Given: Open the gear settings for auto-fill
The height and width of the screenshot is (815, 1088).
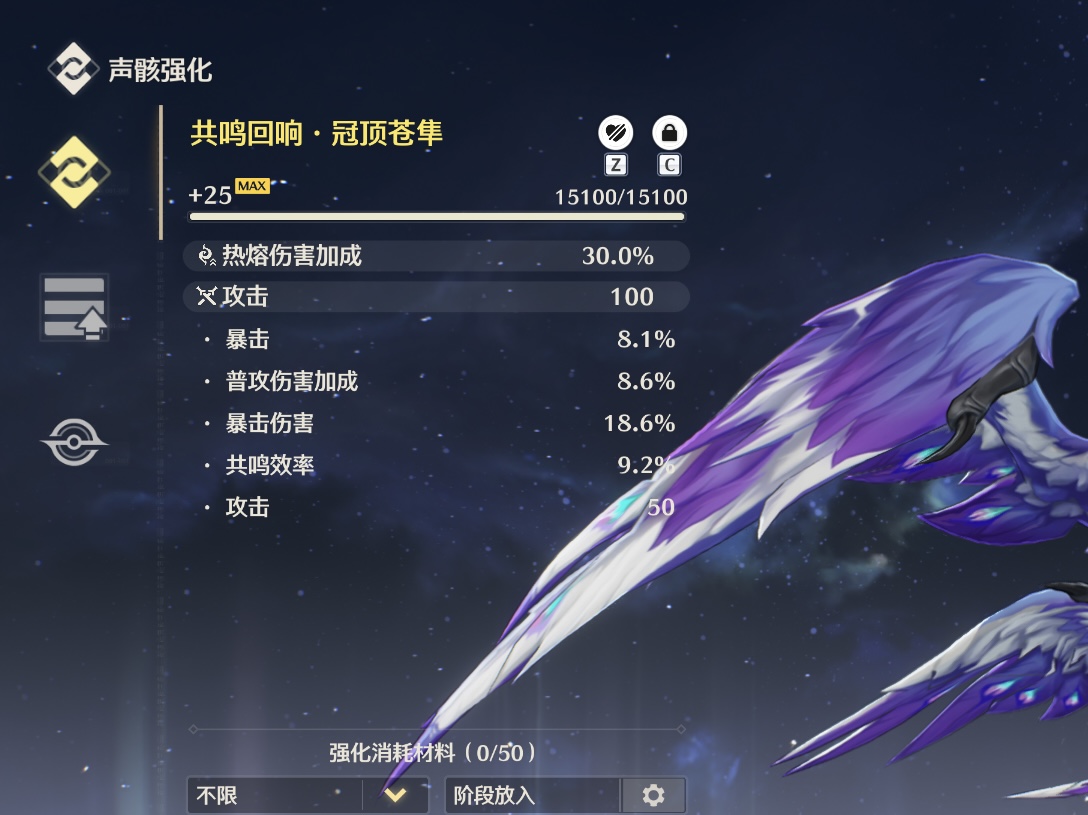Looking at the screenshot, I should coord(654,796).
